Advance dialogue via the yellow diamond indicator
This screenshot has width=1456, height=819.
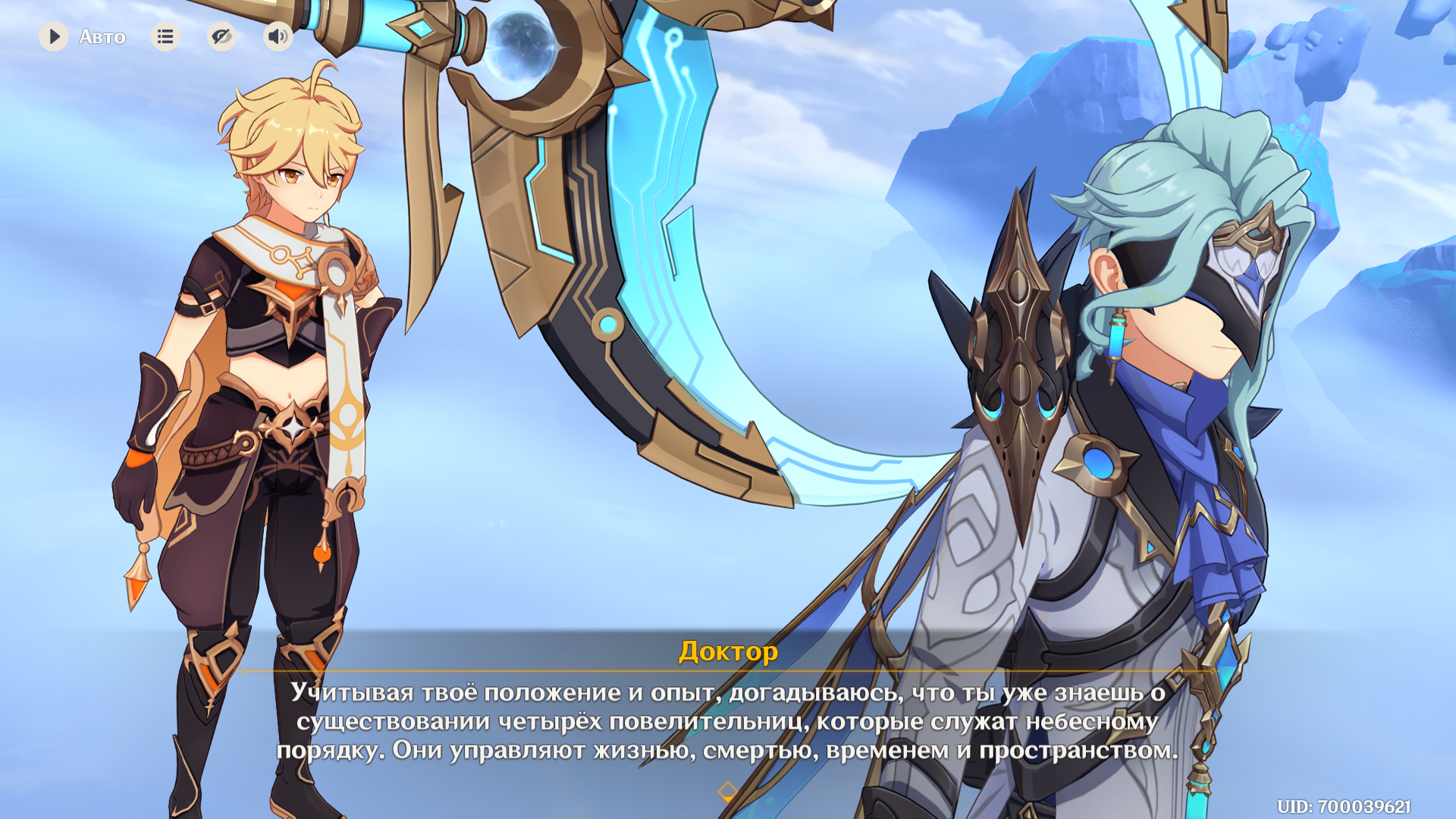pyautogui.click(x=727, y=792)
